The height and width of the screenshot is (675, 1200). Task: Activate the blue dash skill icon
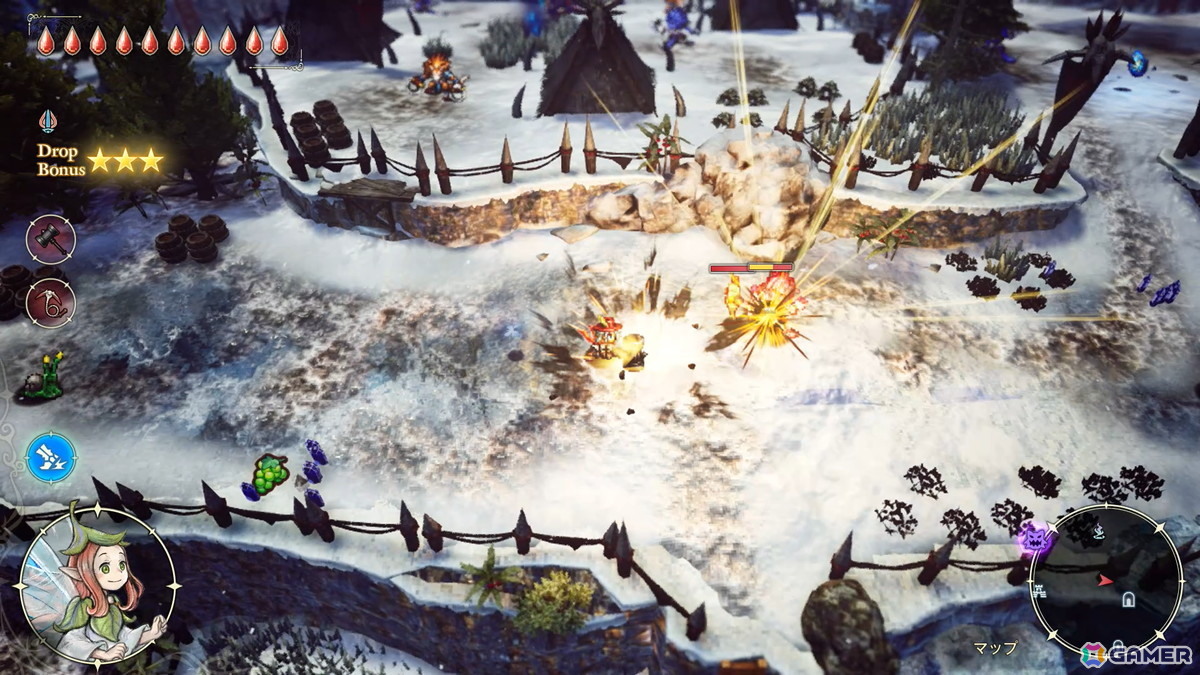point(51,458)
